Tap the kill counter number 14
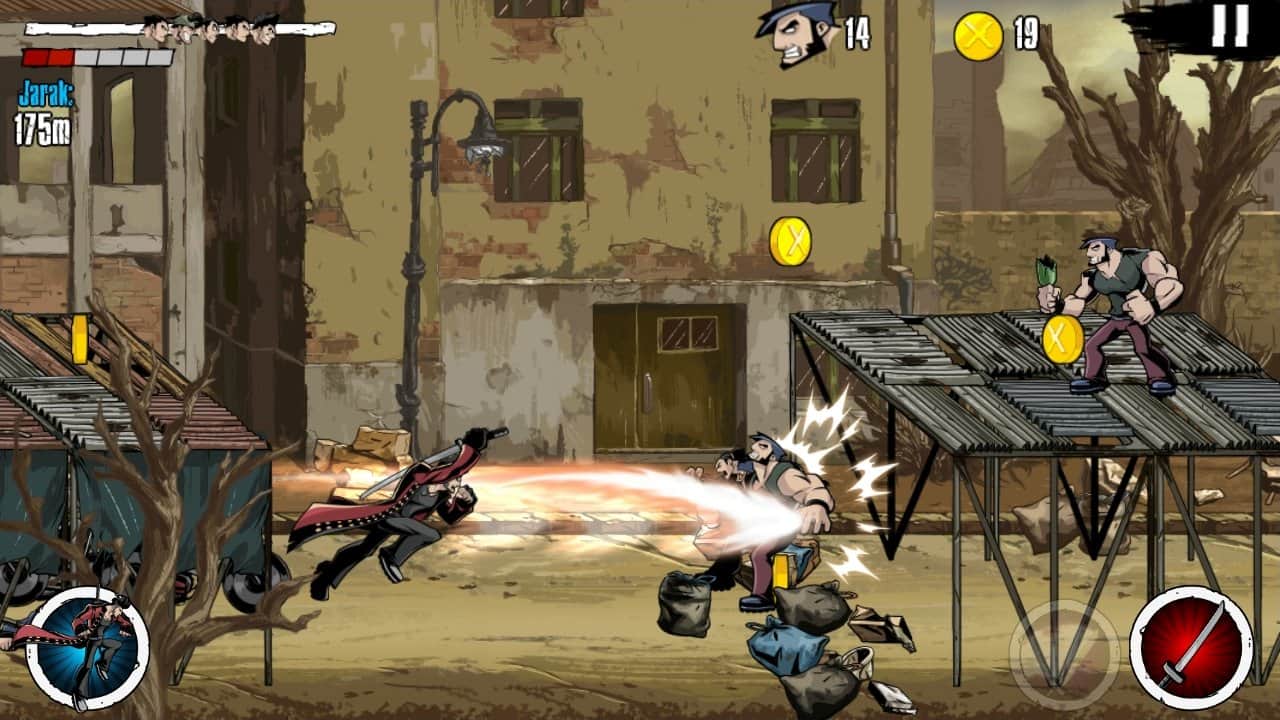 (858, 30)
